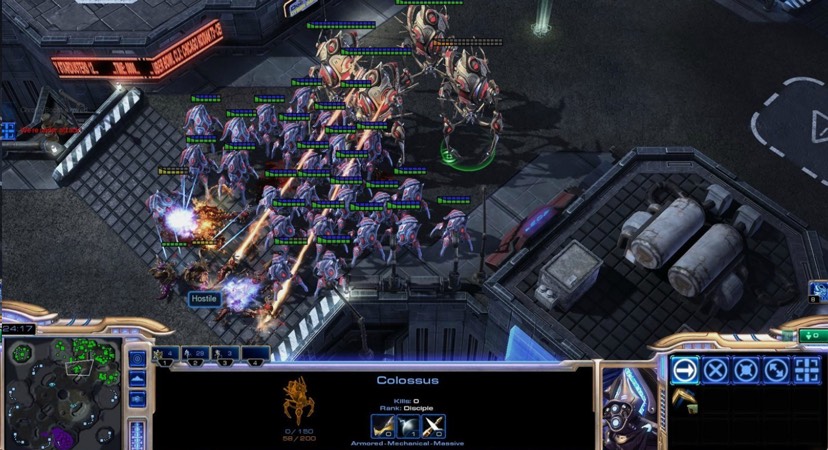This screenshot has width=828, height=450.
Task: Select the Hold Position command
Action: point(745,370)
